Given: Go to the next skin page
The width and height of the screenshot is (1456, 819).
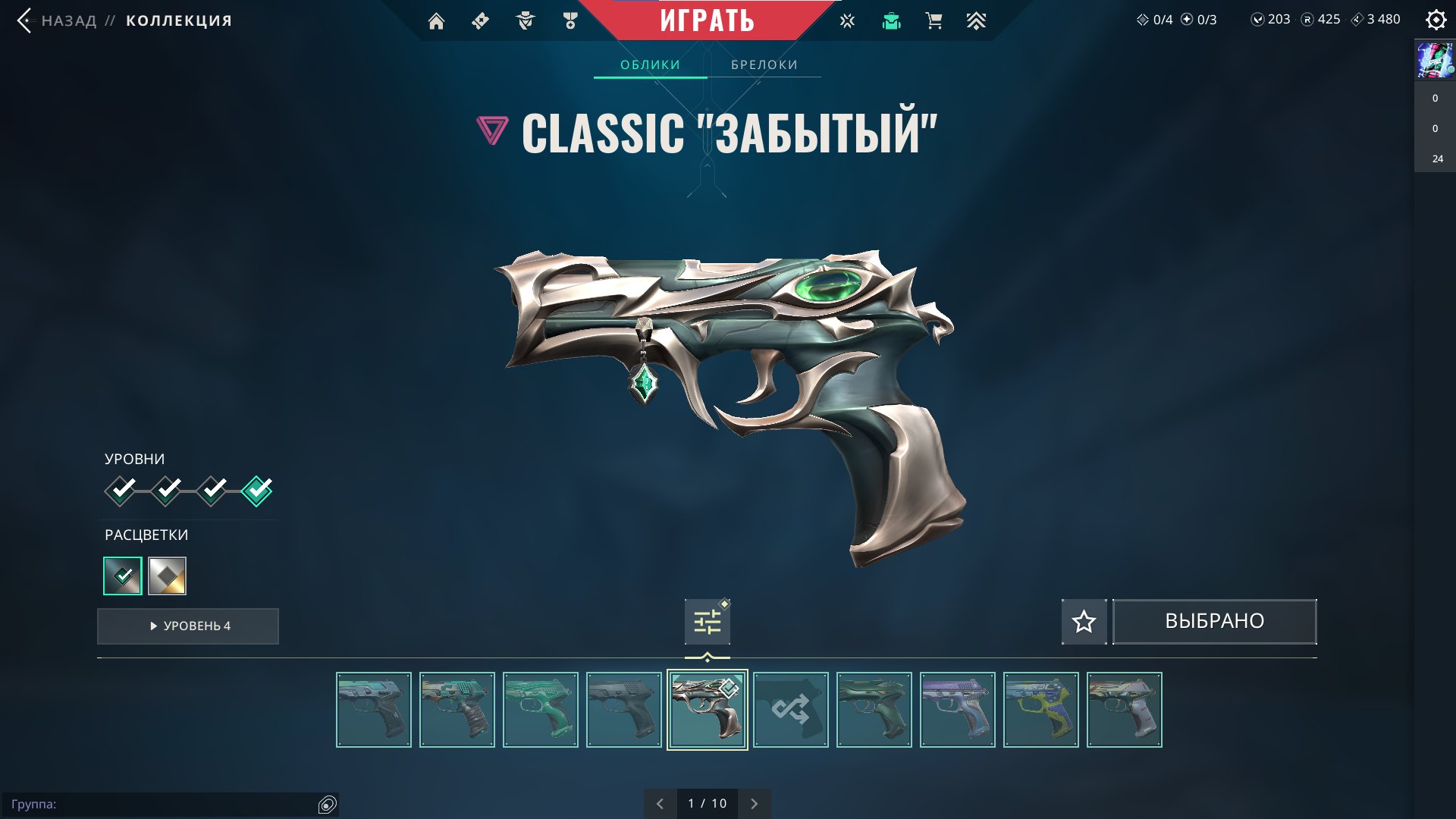Looking at the screenshot, I should (x=754, y=804).
